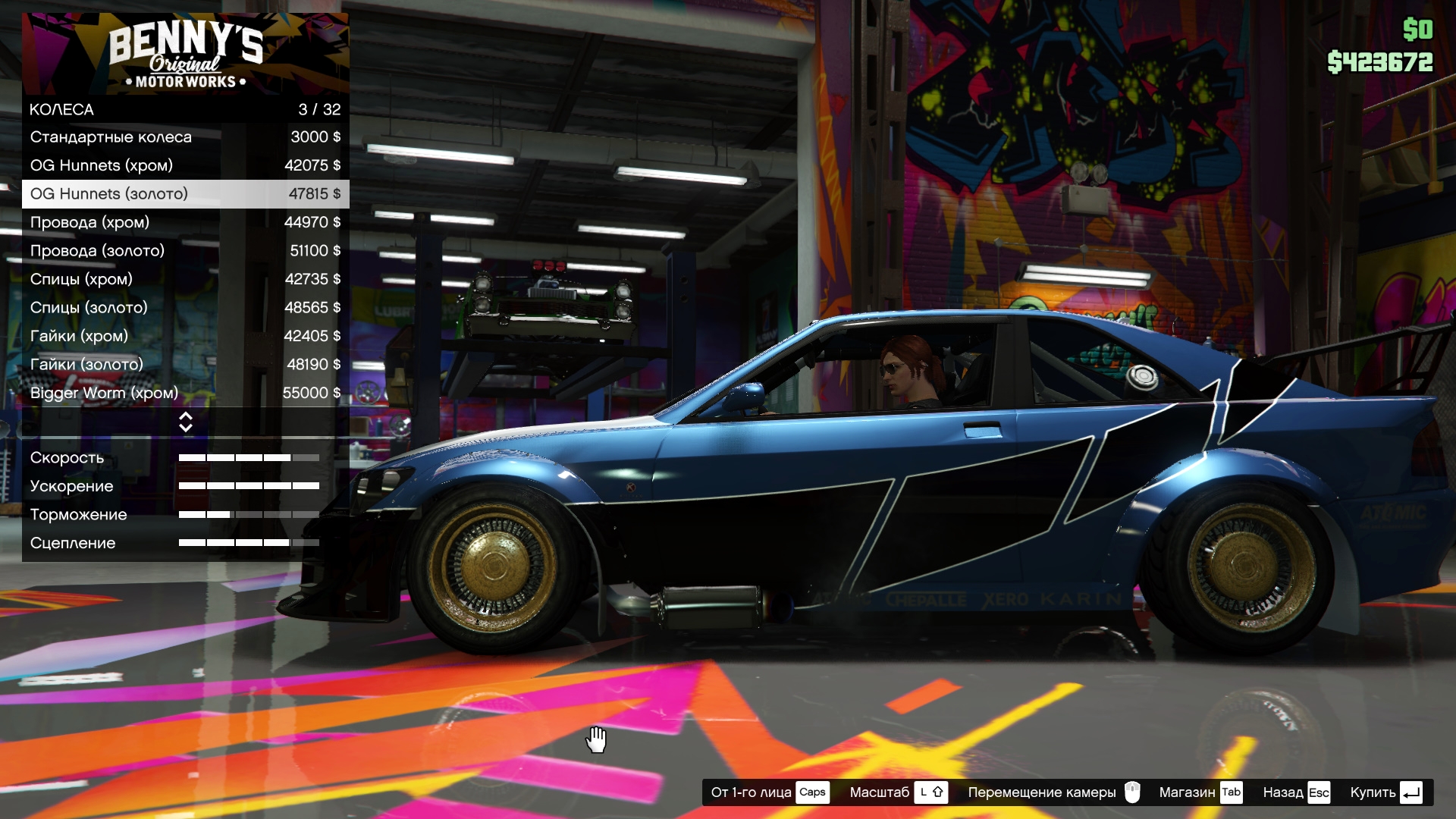Image resolution: width=1456 pixels, height=819 pixels.
Task: Select Стандартные колеса wheel option
Action: click(185, 137)
